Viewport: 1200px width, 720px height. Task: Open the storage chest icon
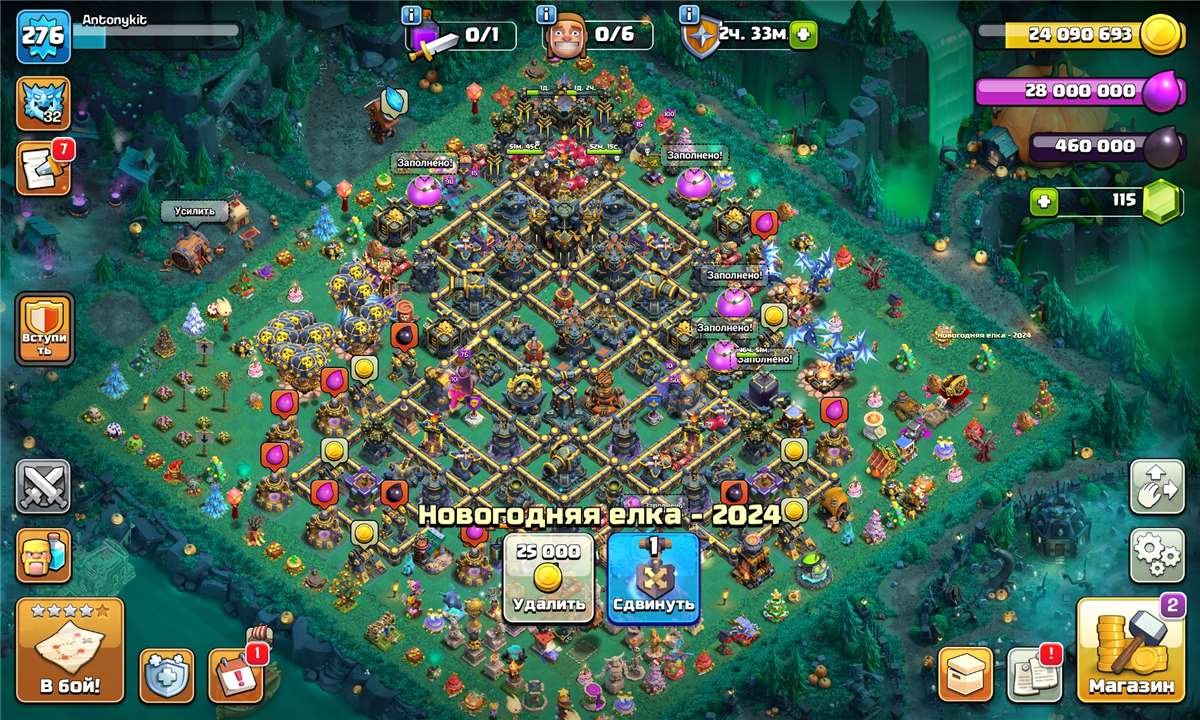click(966, 675)
